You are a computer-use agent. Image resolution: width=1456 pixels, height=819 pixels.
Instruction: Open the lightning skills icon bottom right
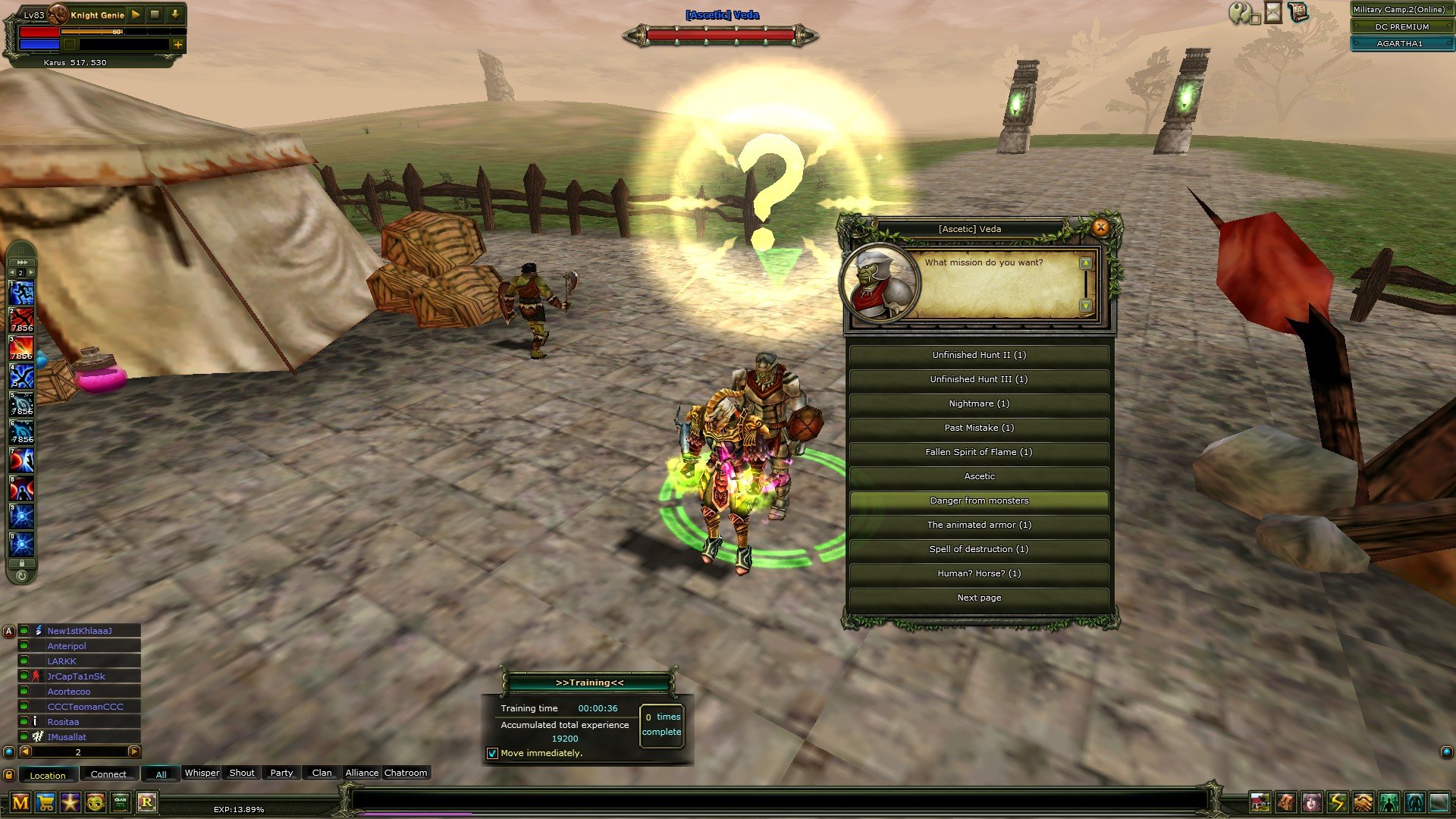pos(1336,802)
